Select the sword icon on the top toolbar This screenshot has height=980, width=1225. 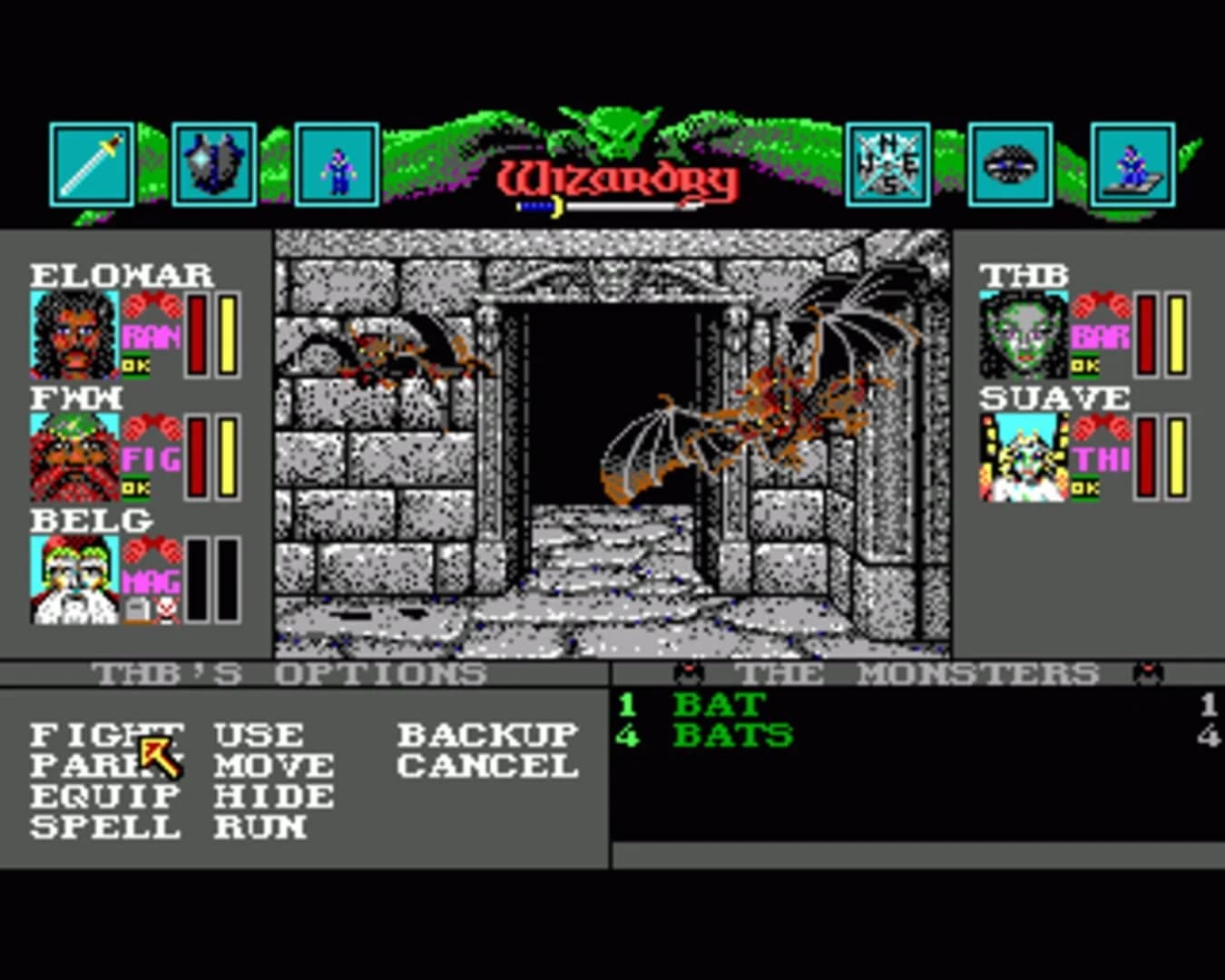91,163
